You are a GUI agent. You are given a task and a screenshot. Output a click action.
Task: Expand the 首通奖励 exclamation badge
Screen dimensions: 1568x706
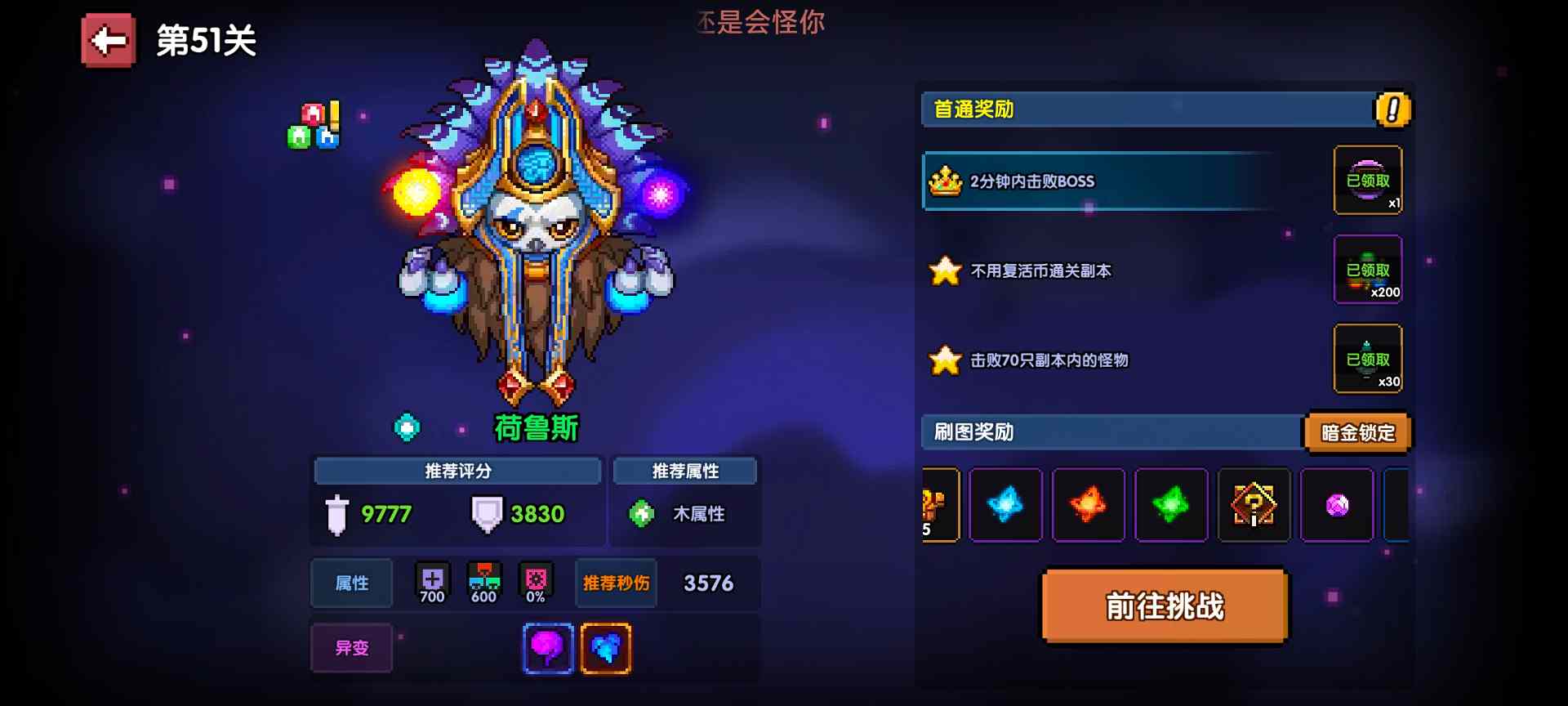pos(1391,109)
